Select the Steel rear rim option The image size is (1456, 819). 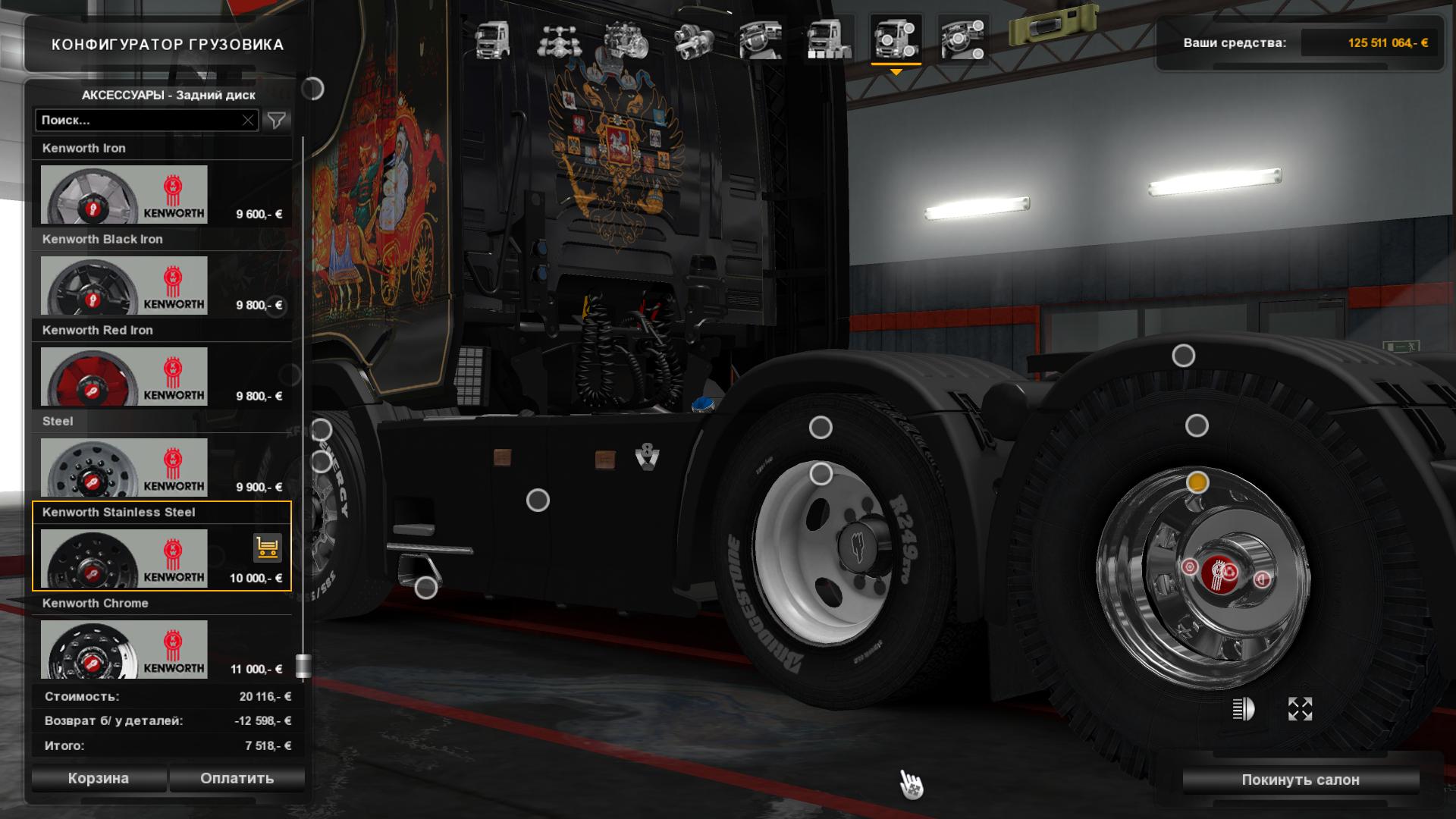pyautogui.click(x=124, y=467)
